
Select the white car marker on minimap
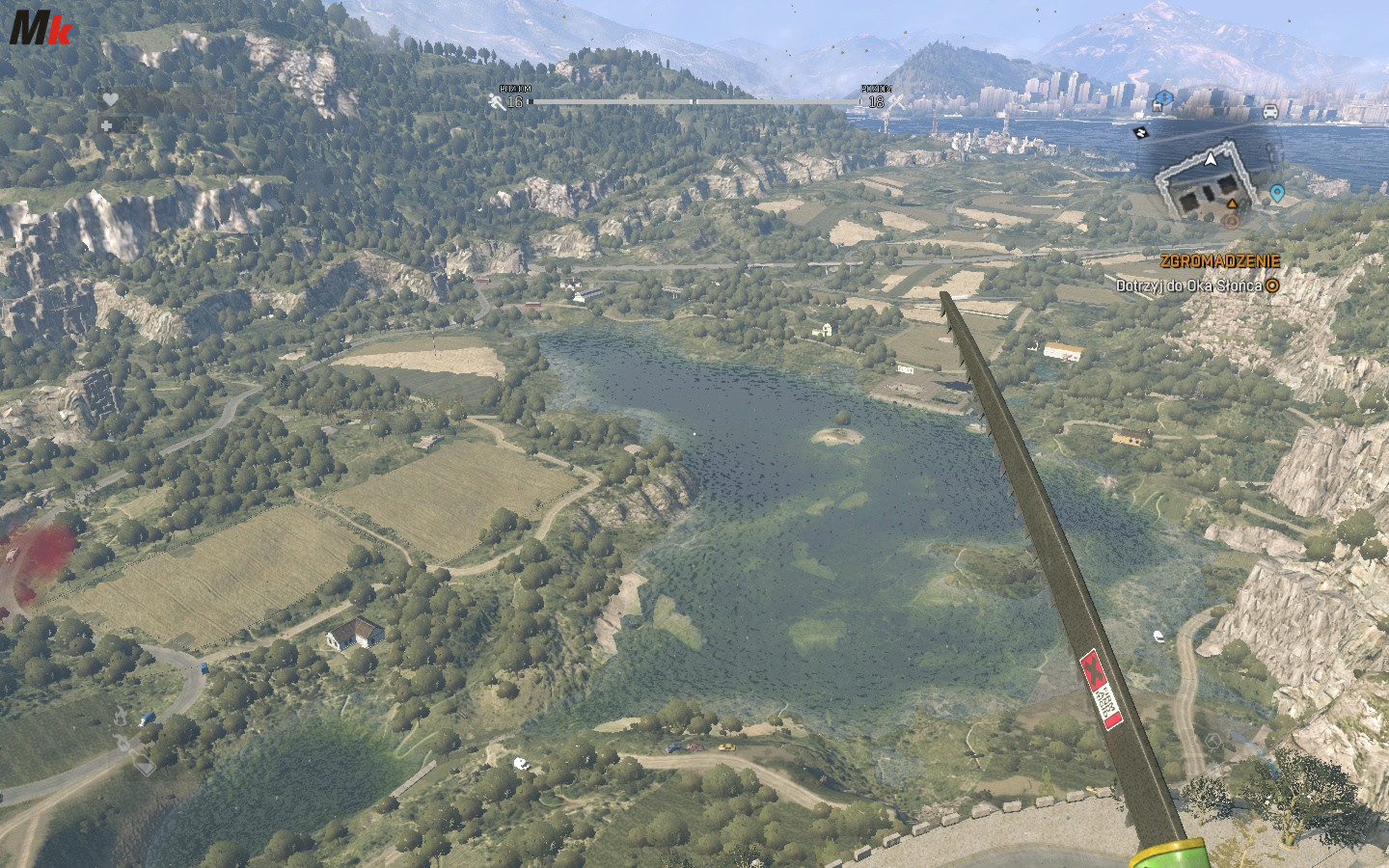[x=1269, y=111]
